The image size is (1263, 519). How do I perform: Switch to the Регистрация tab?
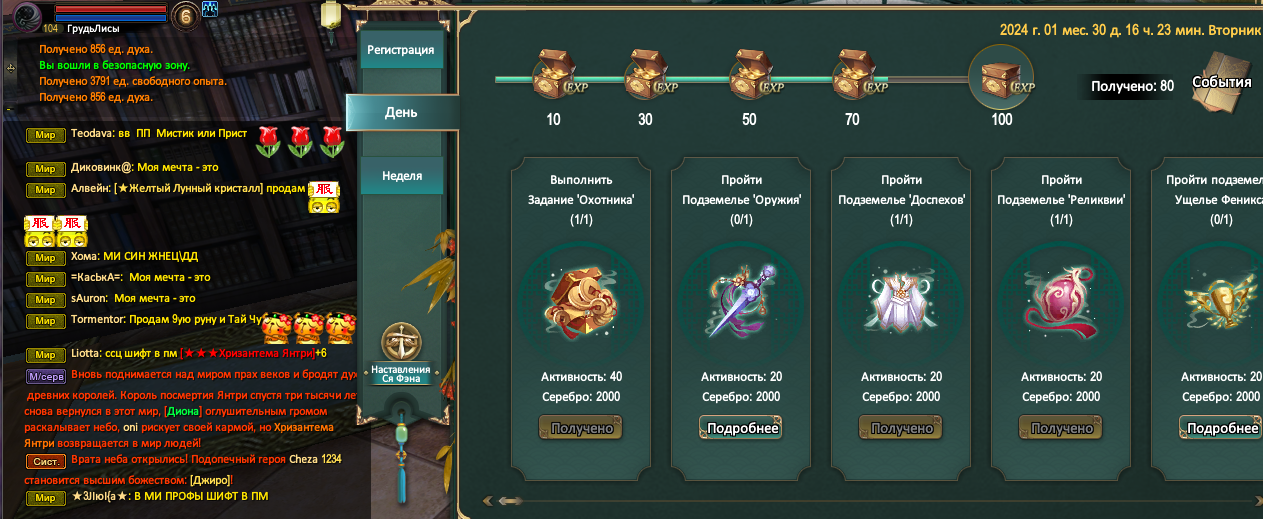coord(400,50)
